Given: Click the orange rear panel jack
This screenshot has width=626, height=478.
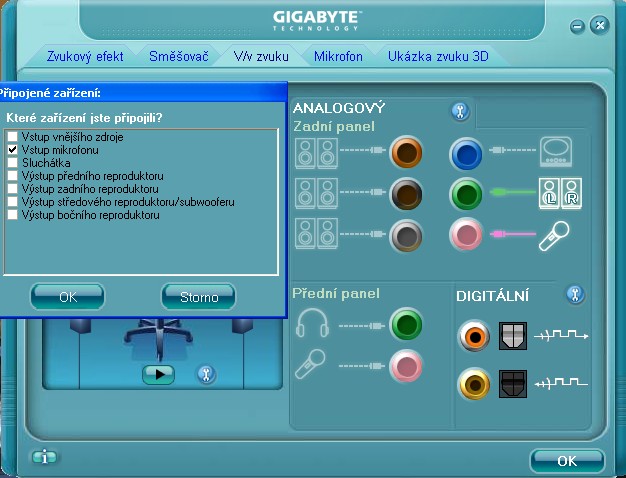Looking at the screenshot, I should pos(407,153).
